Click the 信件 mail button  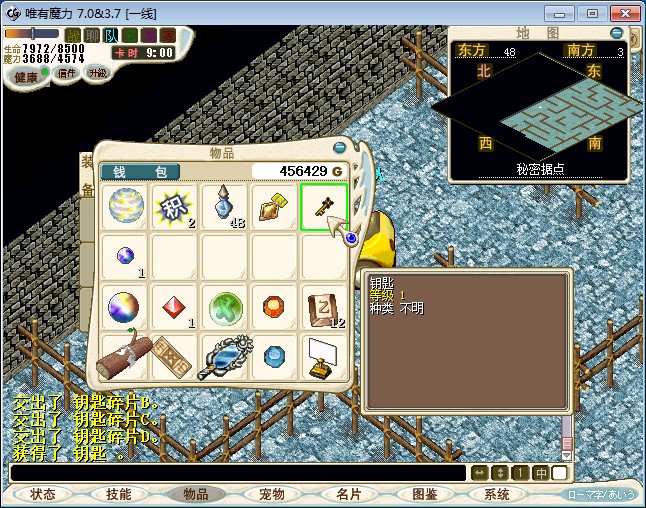(x=66, y=73)
